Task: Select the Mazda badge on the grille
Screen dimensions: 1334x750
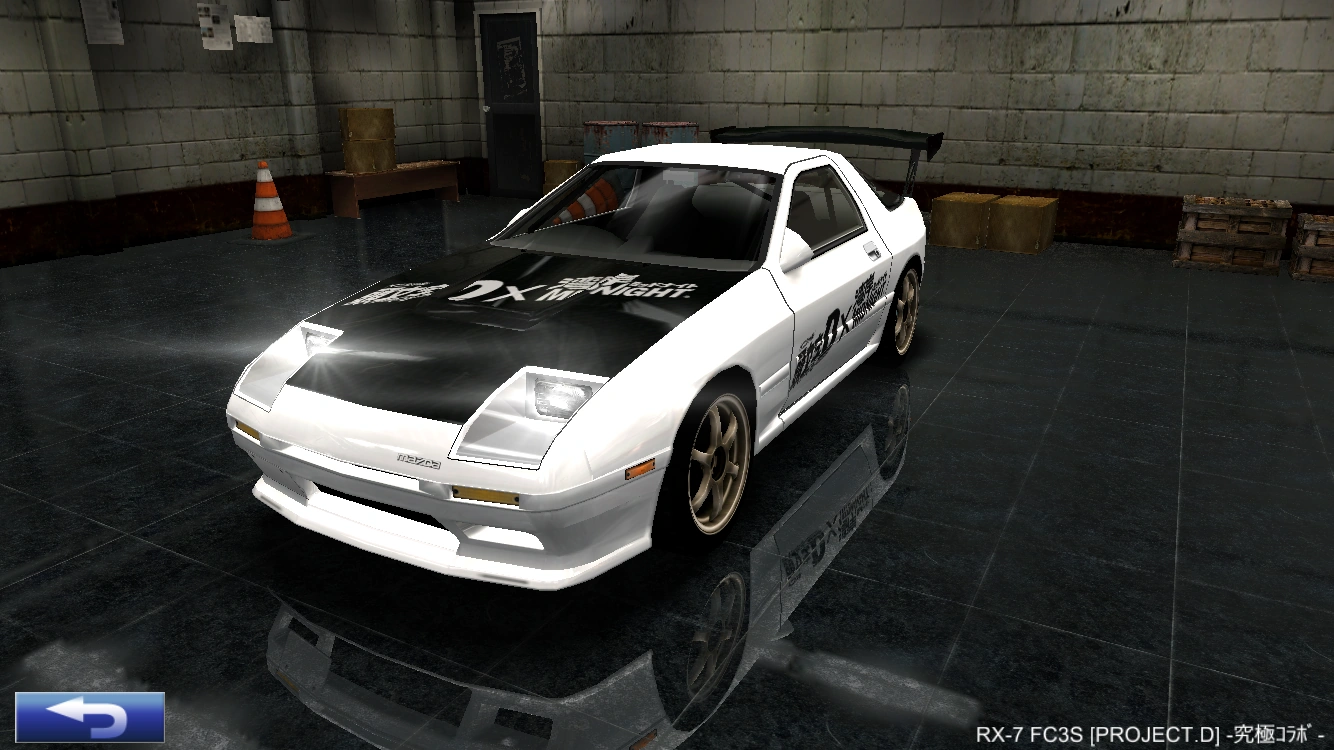Action: tap(420, 460)
